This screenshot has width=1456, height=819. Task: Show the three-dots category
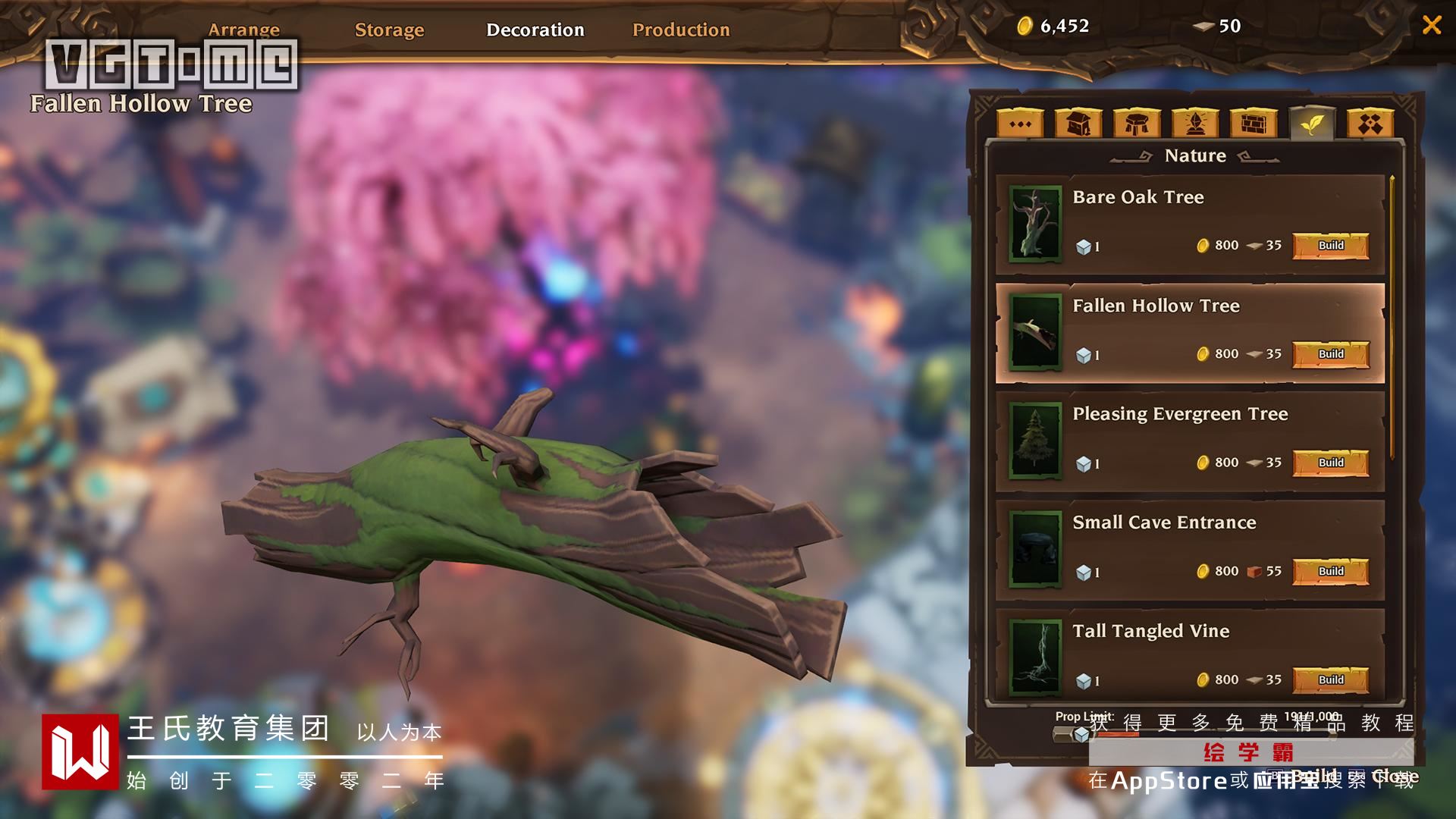click(1020, 124)
